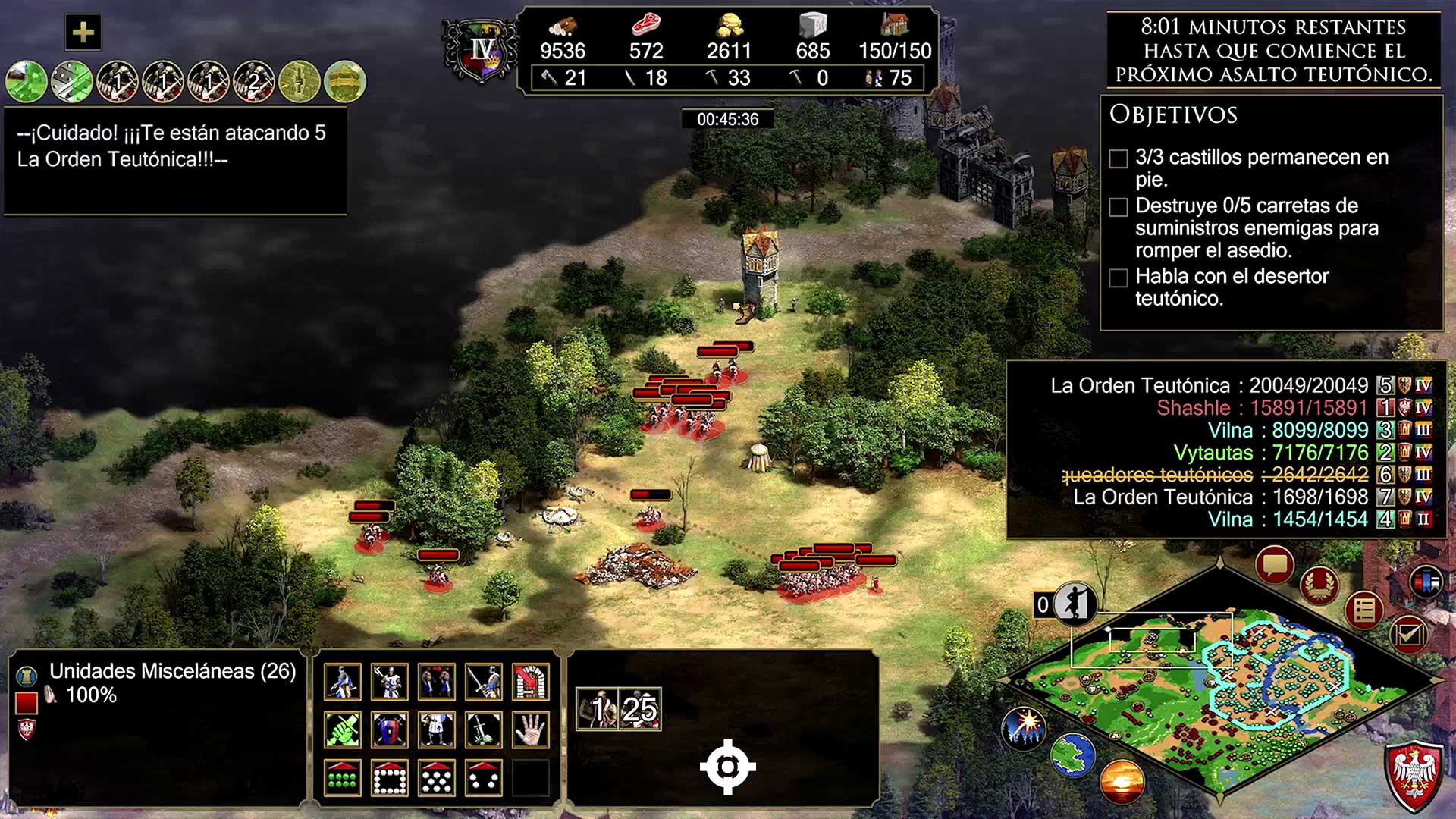Viewport: 1456px width, 819px height.
Task: Open the chat speech-bubble button
Action: (1274, 565)
